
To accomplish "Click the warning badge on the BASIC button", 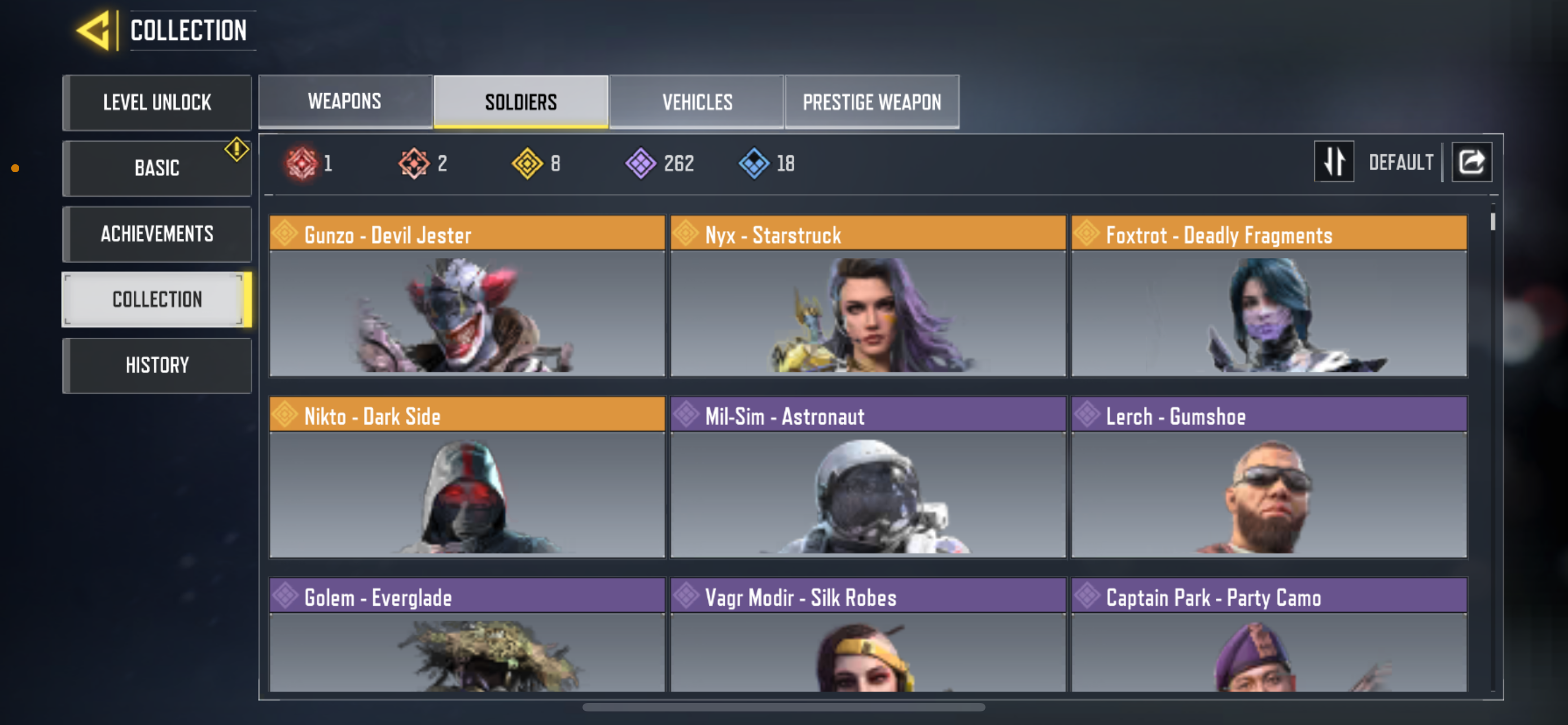I will (x=236, y=148).
